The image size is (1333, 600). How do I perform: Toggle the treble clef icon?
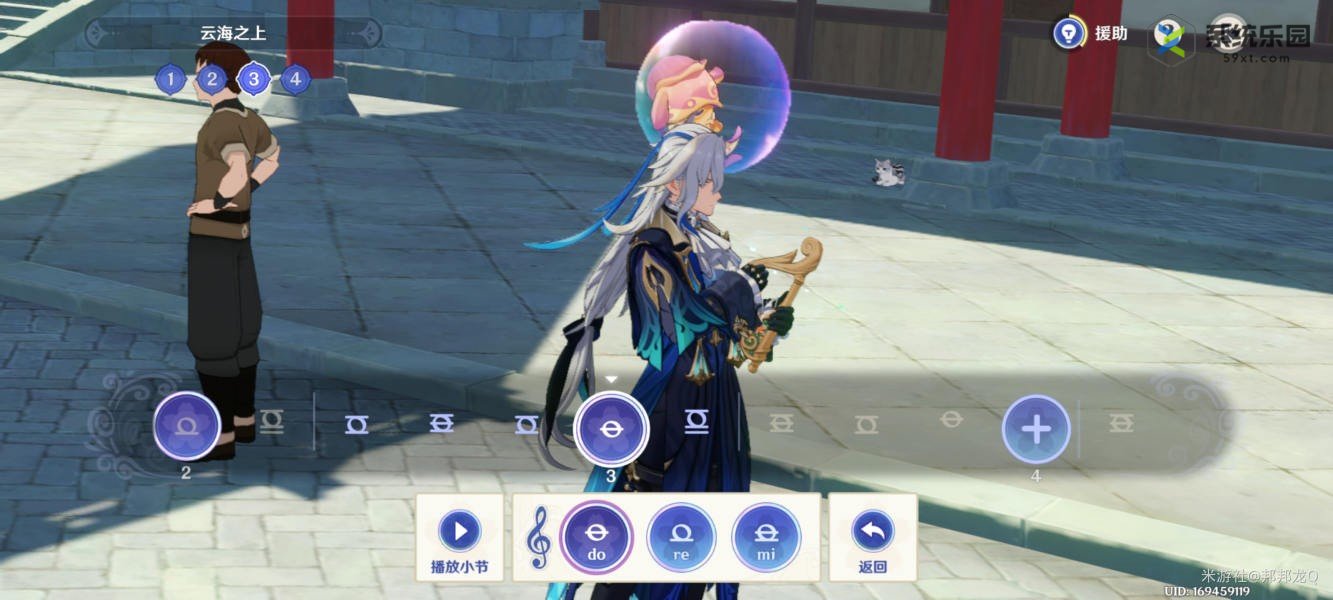pyautogui.click(x=539, y=537)
